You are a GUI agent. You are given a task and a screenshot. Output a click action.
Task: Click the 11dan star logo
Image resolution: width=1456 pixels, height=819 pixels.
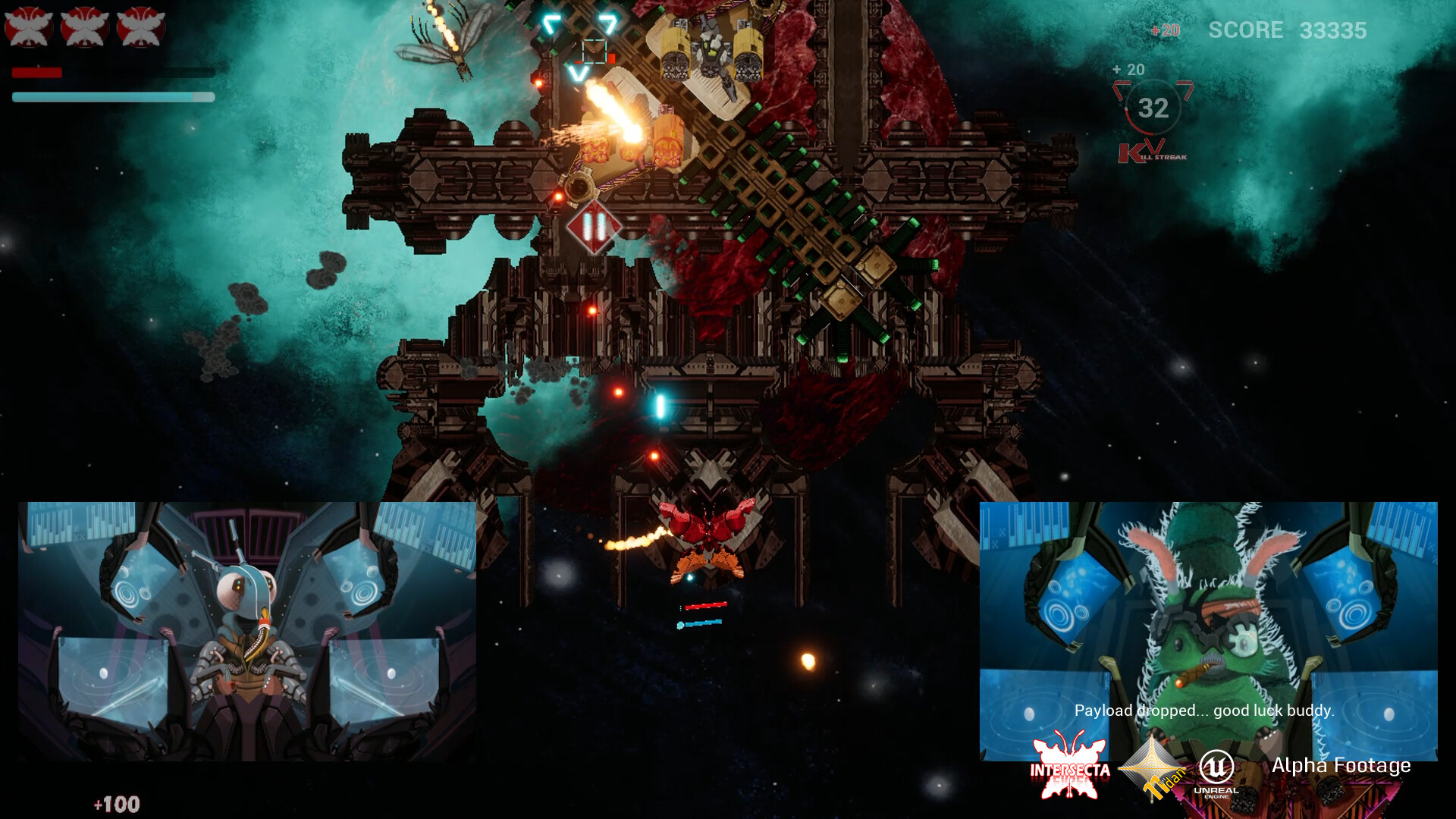pos(1153,770)
